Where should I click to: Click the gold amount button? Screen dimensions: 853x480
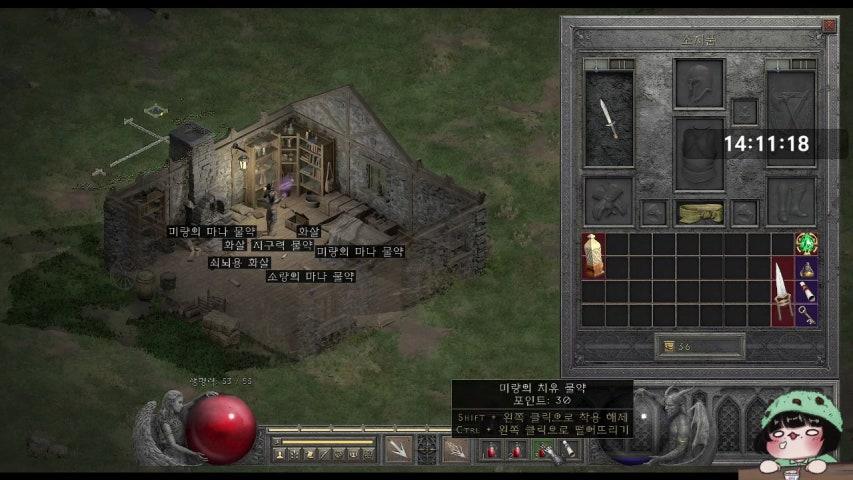click(666, 346)
